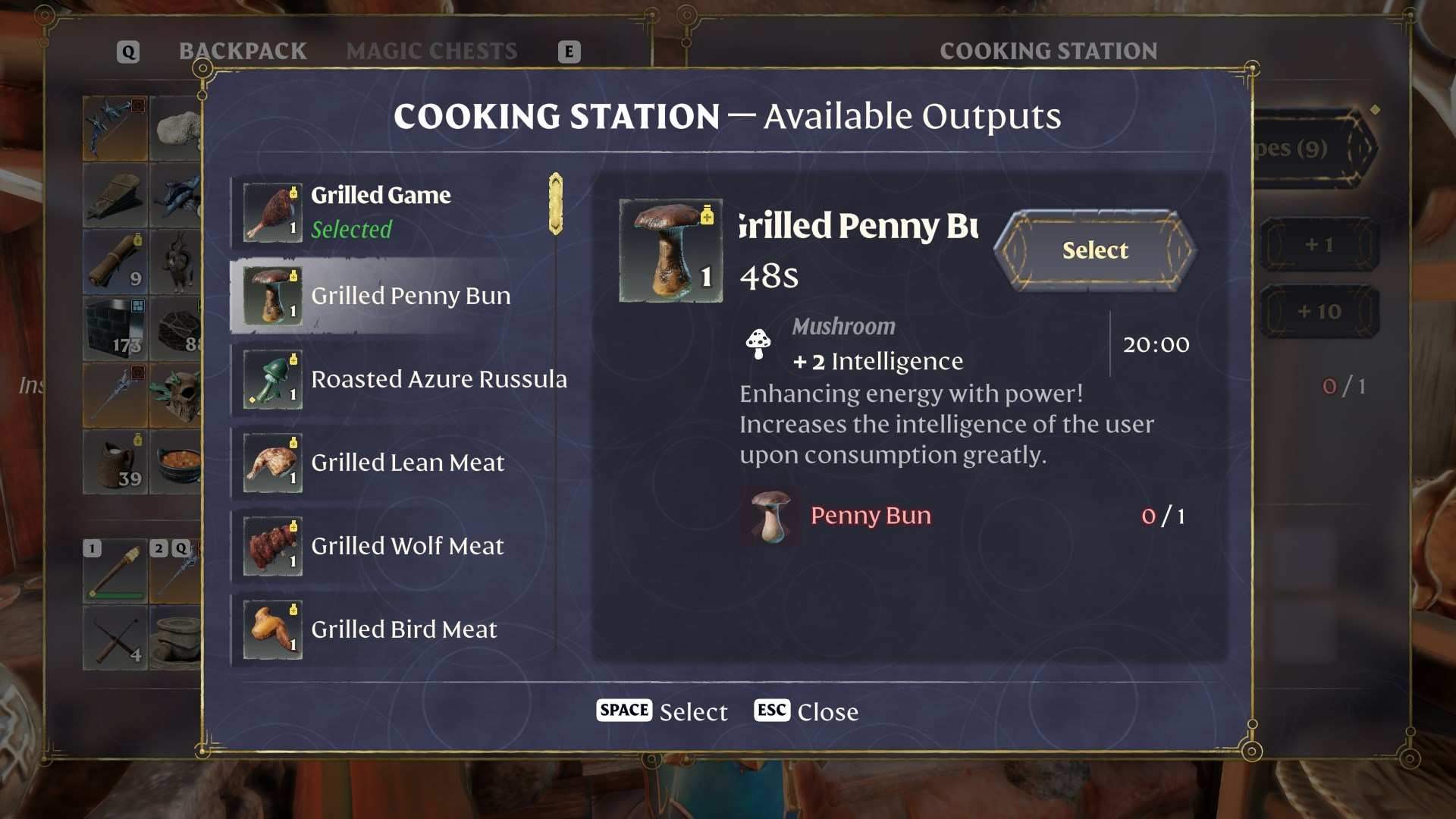The width and height of the screenshot is (1456, 819).
Task: Open the Magic Chests tab
Action: 431,51
